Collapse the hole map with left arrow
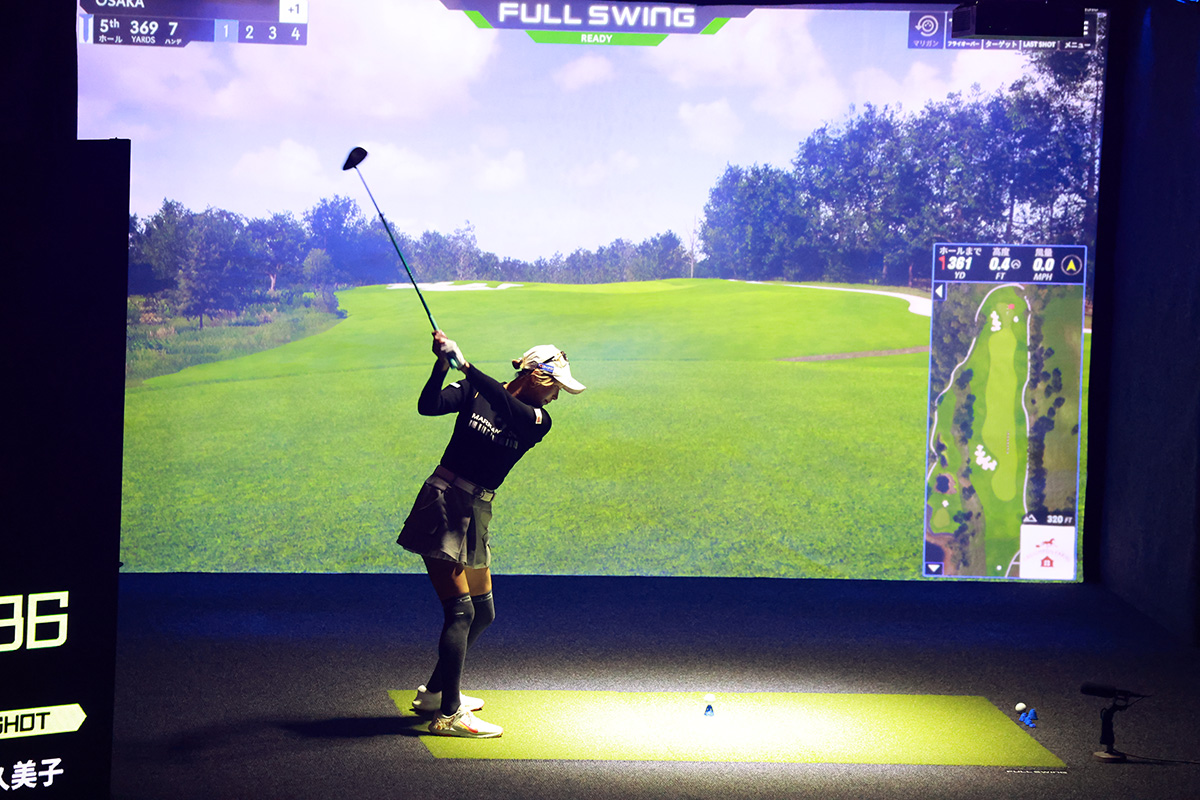 click(x=939, y=292)
